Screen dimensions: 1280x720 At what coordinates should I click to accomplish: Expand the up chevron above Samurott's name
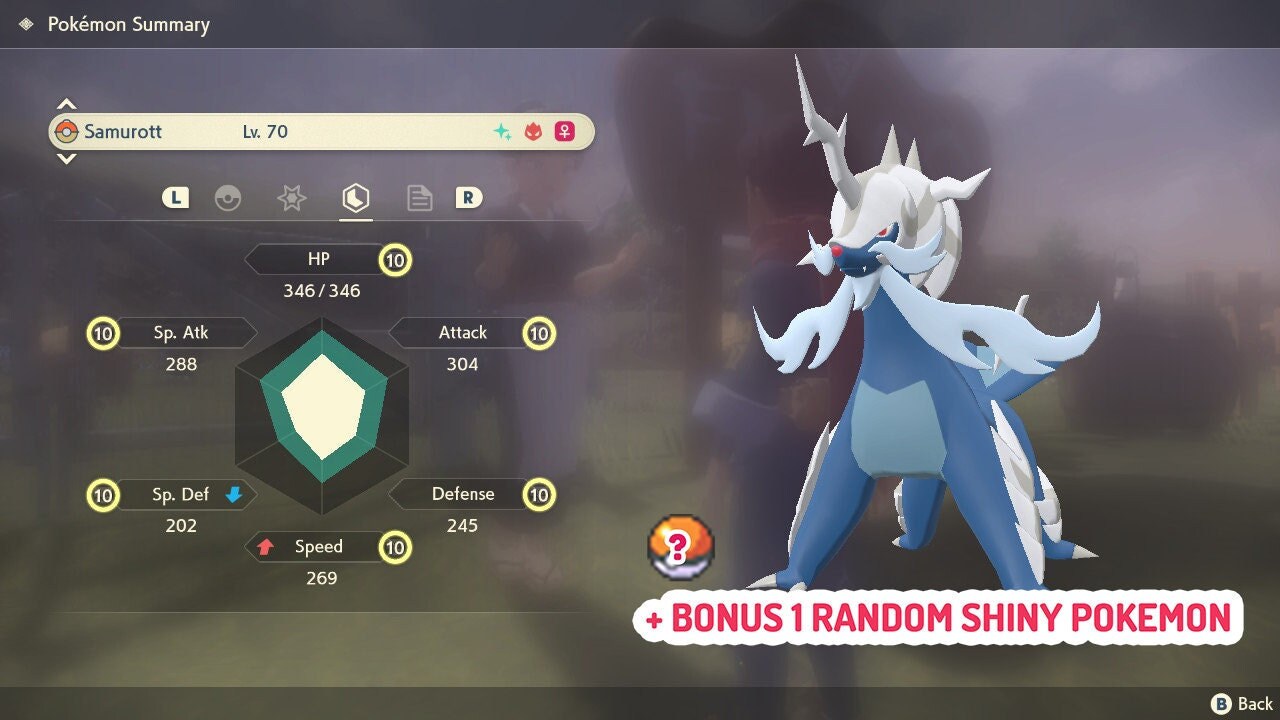pos(66,101)
